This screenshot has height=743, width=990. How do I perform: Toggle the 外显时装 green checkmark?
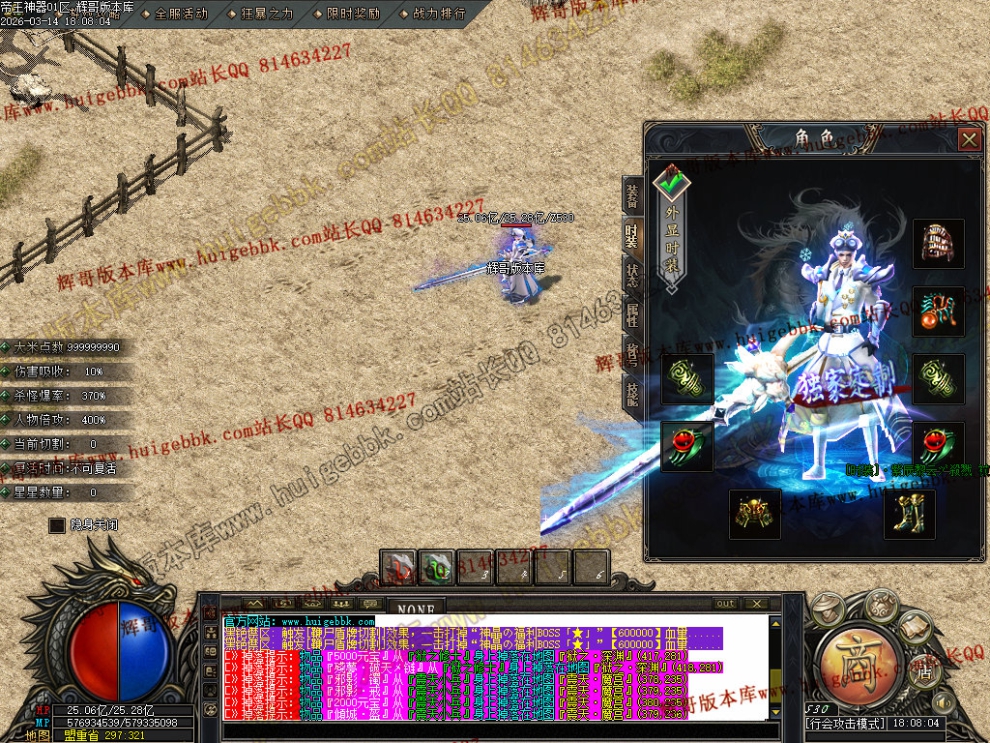tap(672, 182)
